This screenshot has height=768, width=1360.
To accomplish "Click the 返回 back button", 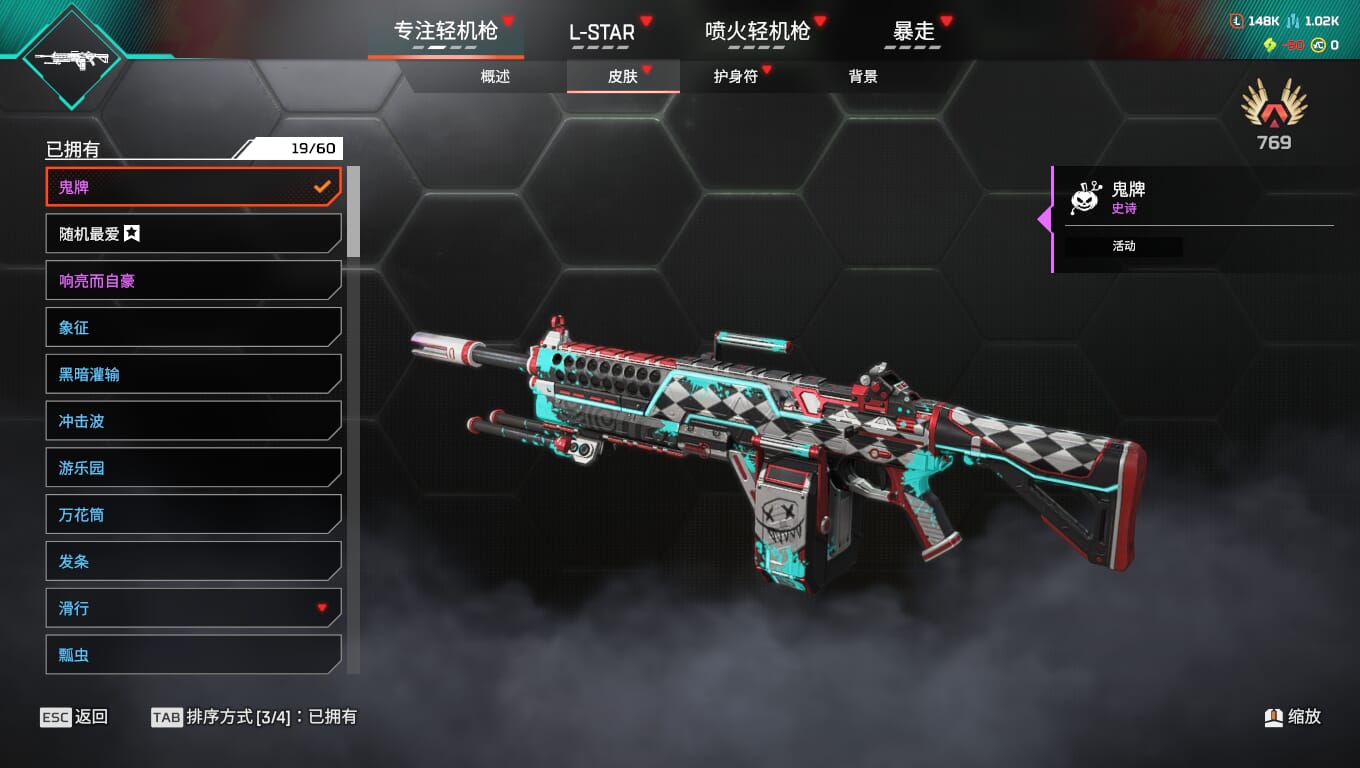I will pos(75,717).
